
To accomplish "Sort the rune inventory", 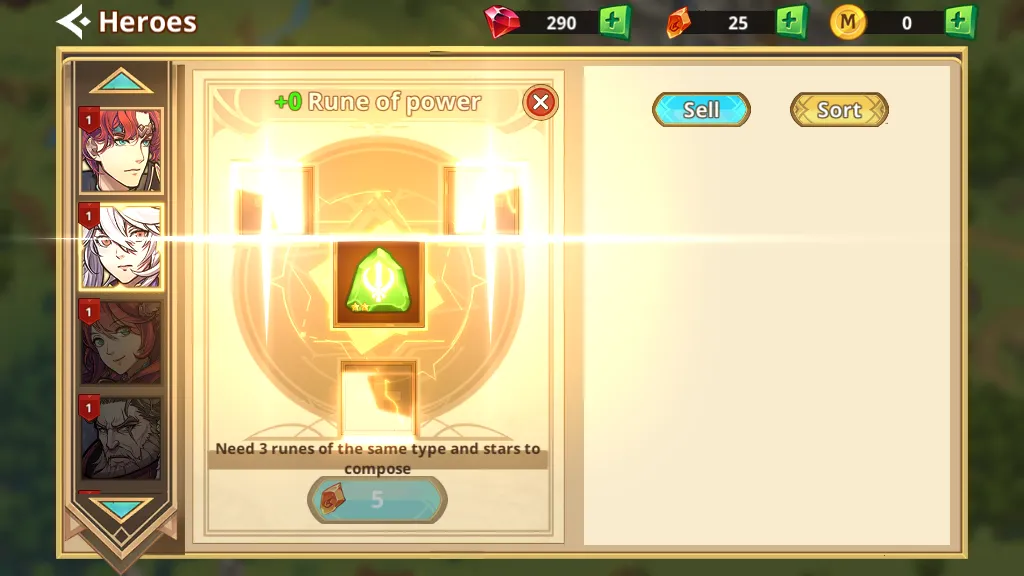I will (839, 110).
